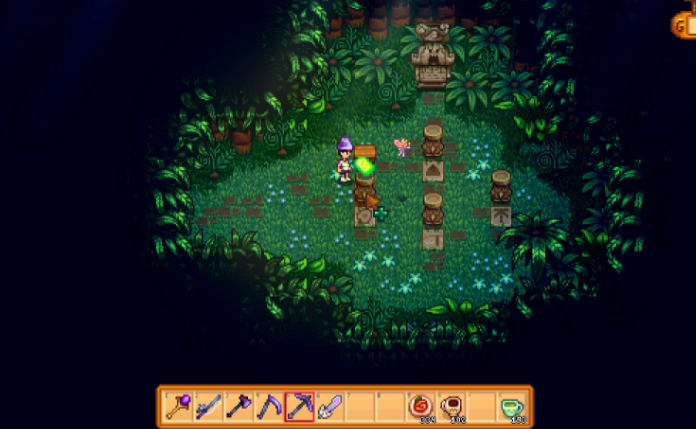
Task: Select the red spiral food item slot
Action: pyautogui.click(x=422, y=406)
